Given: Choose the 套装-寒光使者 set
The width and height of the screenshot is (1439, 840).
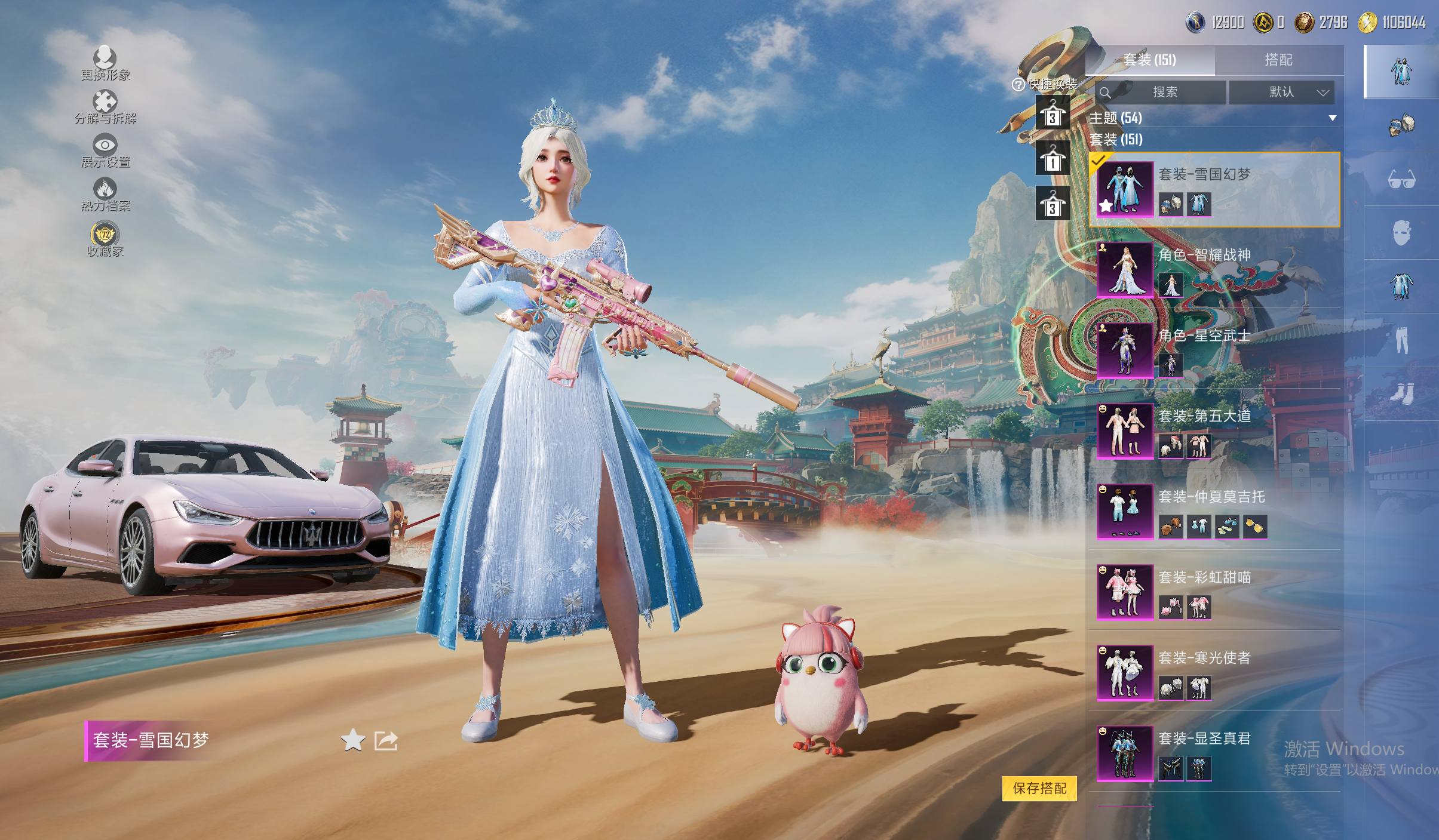Looking at the screenshot, I should [x=1213, y=673].
